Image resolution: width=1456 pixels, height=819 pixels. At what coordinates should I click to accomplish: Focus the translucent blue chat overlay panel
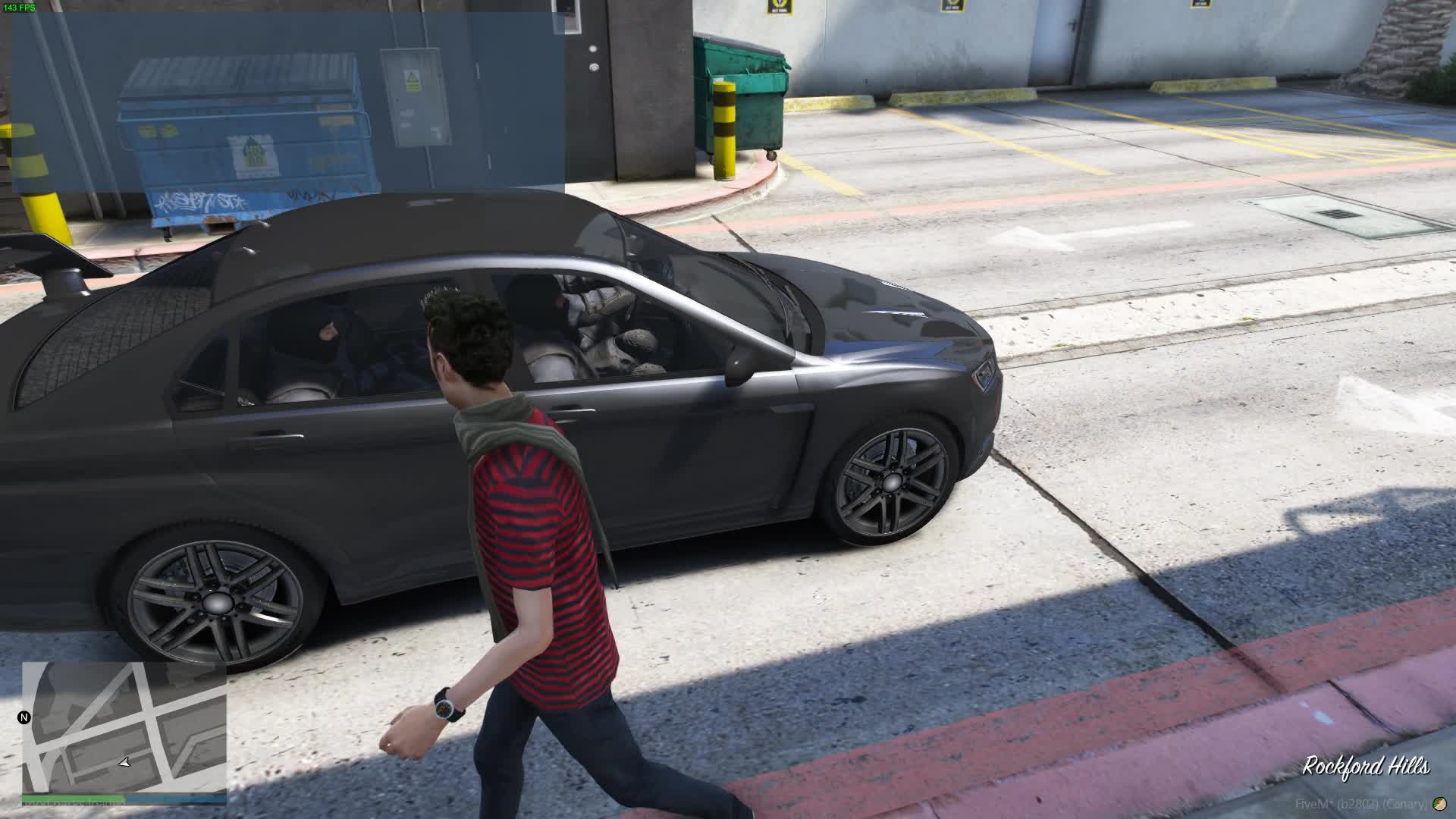pyautogui.click(x=288, y=102)
